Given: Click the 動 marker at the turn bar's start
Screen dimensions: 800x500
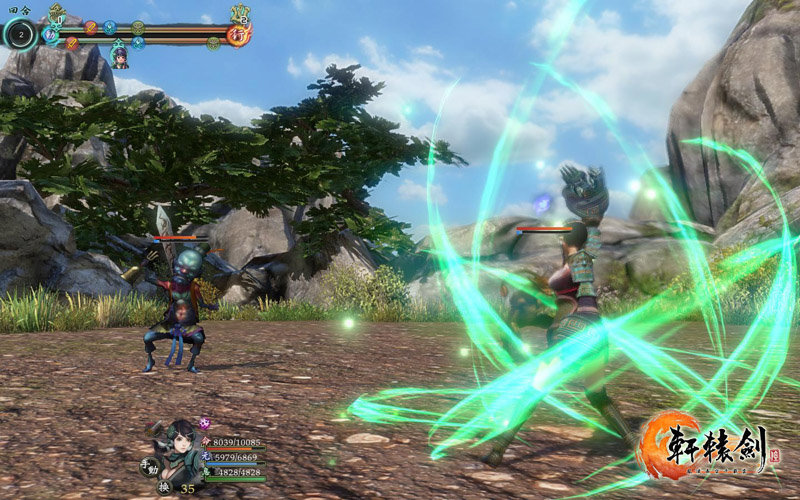Looking at the screenshot, I should tap(50, 35).
